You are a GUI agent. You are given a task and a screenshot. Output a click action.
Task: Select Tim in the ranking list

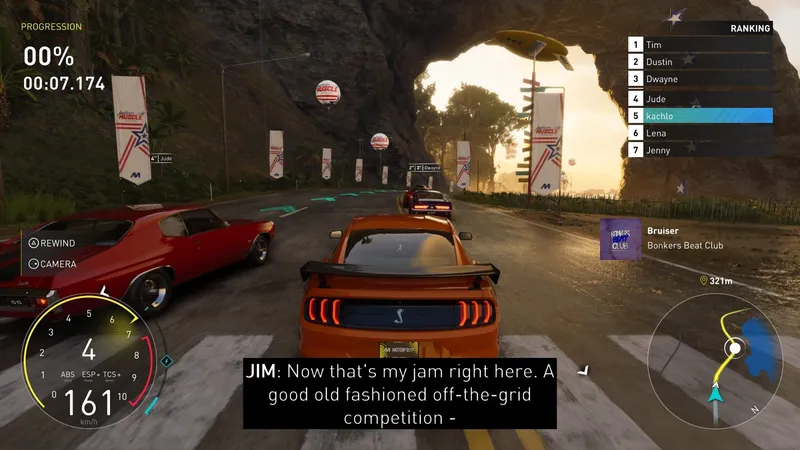coord(700,45)
